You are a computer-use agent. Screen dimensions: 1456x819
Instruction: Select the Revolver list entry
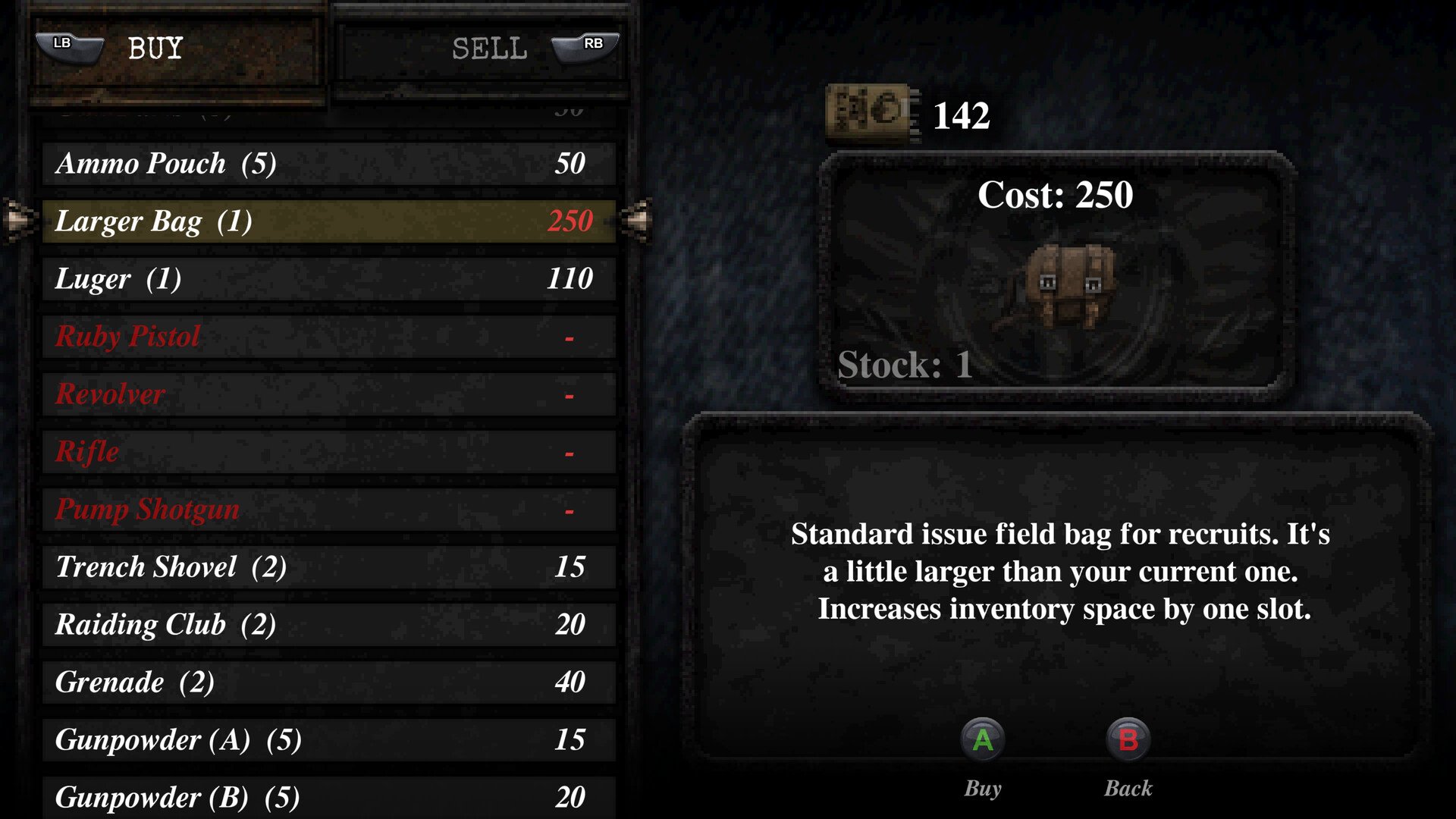tap(328, 394)
